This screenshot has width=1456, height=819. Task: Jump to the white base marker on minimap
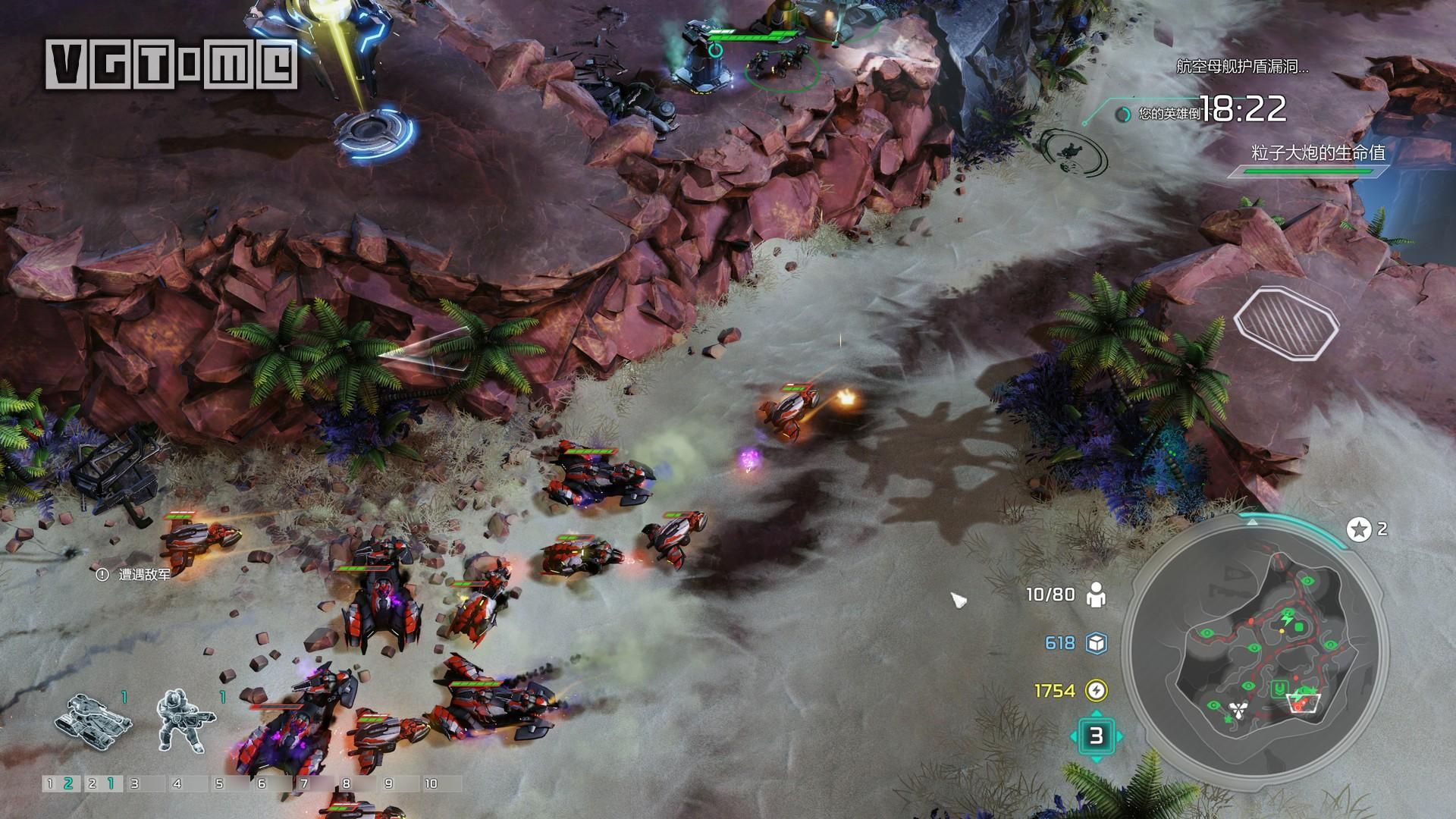point(1239,710)
